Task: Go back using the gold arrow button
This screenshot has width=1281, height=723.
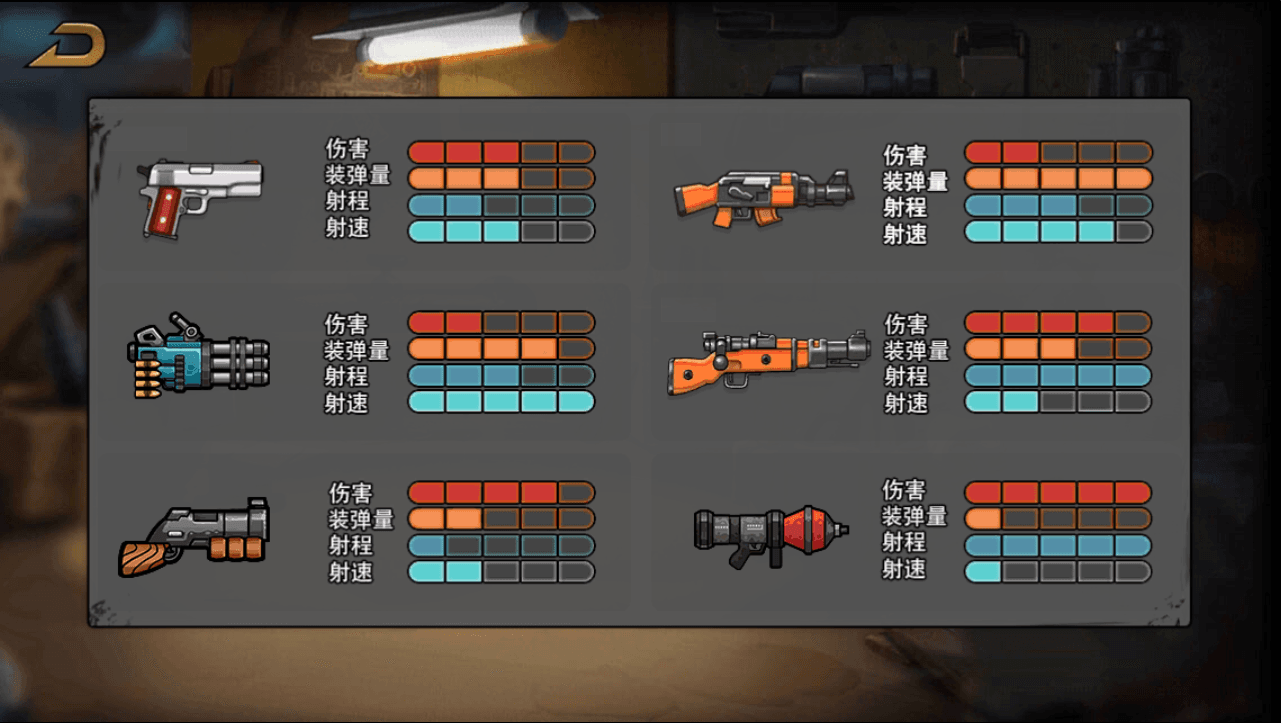Action: point(66,46)
